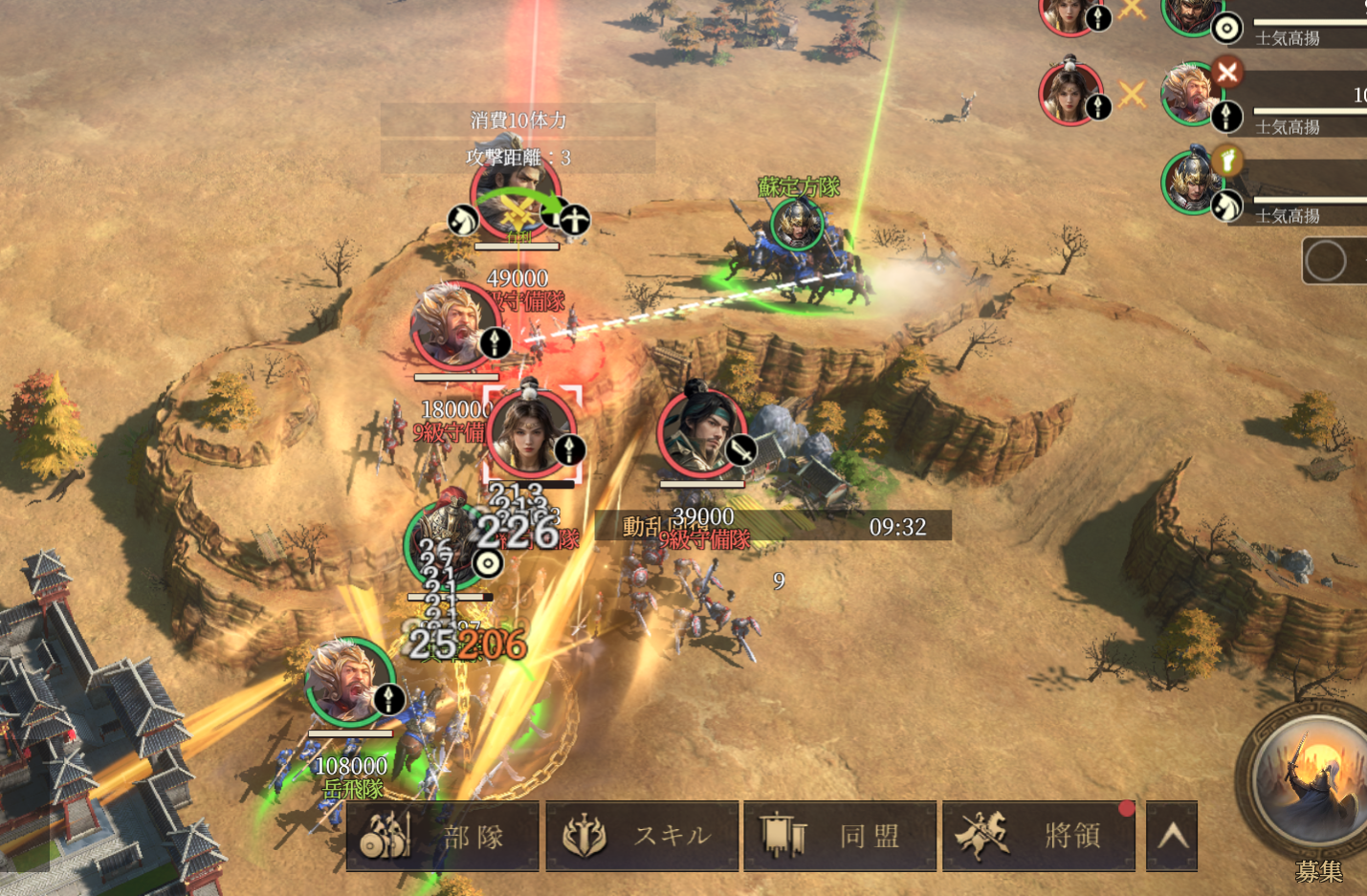Target the enemy garrison portrait with 180000 troops
The height and width of the screenshot is (896, 1367).
(453, 327)
